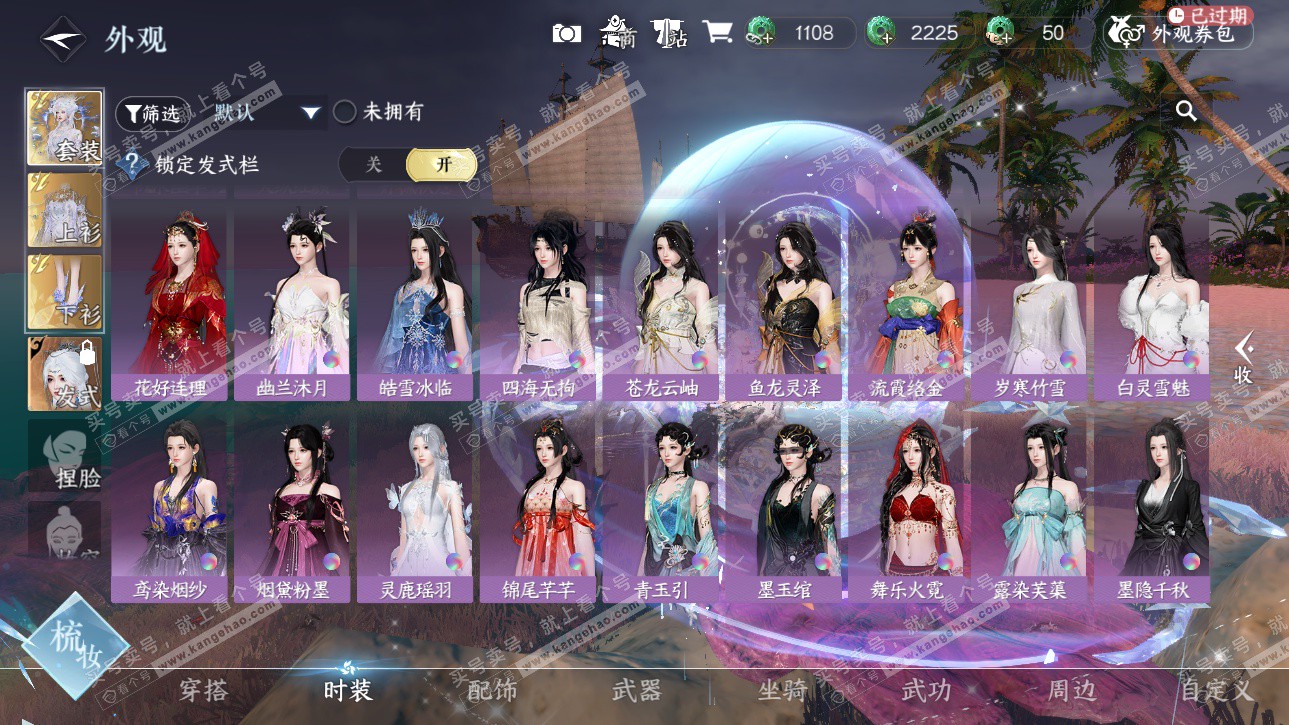Expand the 默认 sort dropdown
This screenshot has width=1289, height=725.
coord(310,113)
